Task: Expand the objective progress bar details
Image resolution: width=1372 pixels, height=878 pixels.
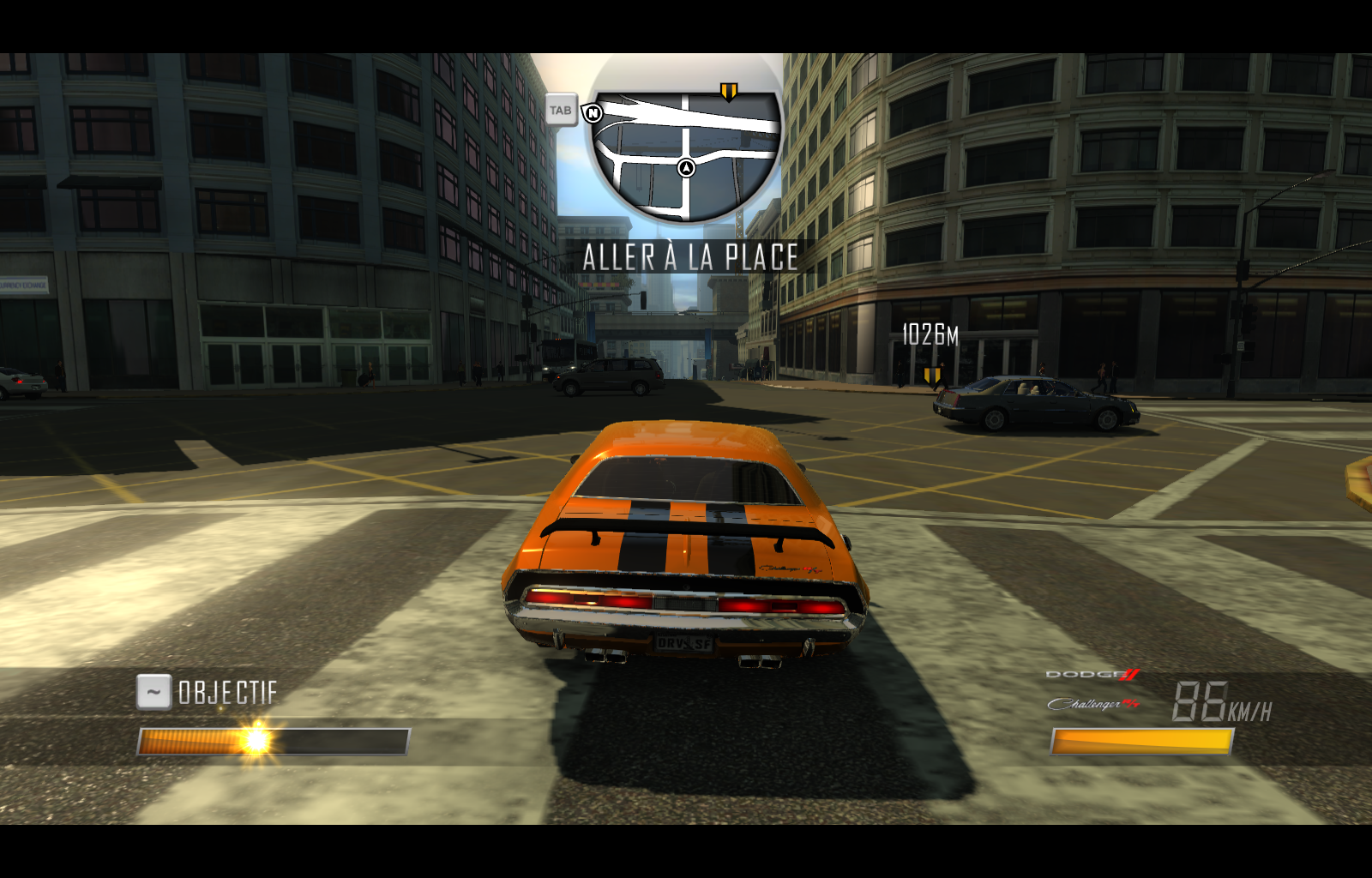Action: [x=274, y=739]
